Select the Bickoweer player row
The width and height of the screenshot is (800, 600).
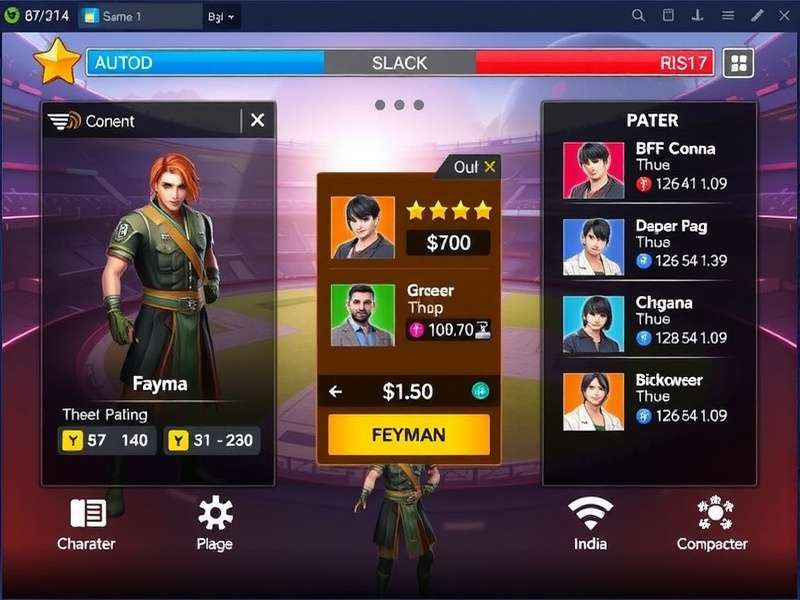tap(649, 399)
